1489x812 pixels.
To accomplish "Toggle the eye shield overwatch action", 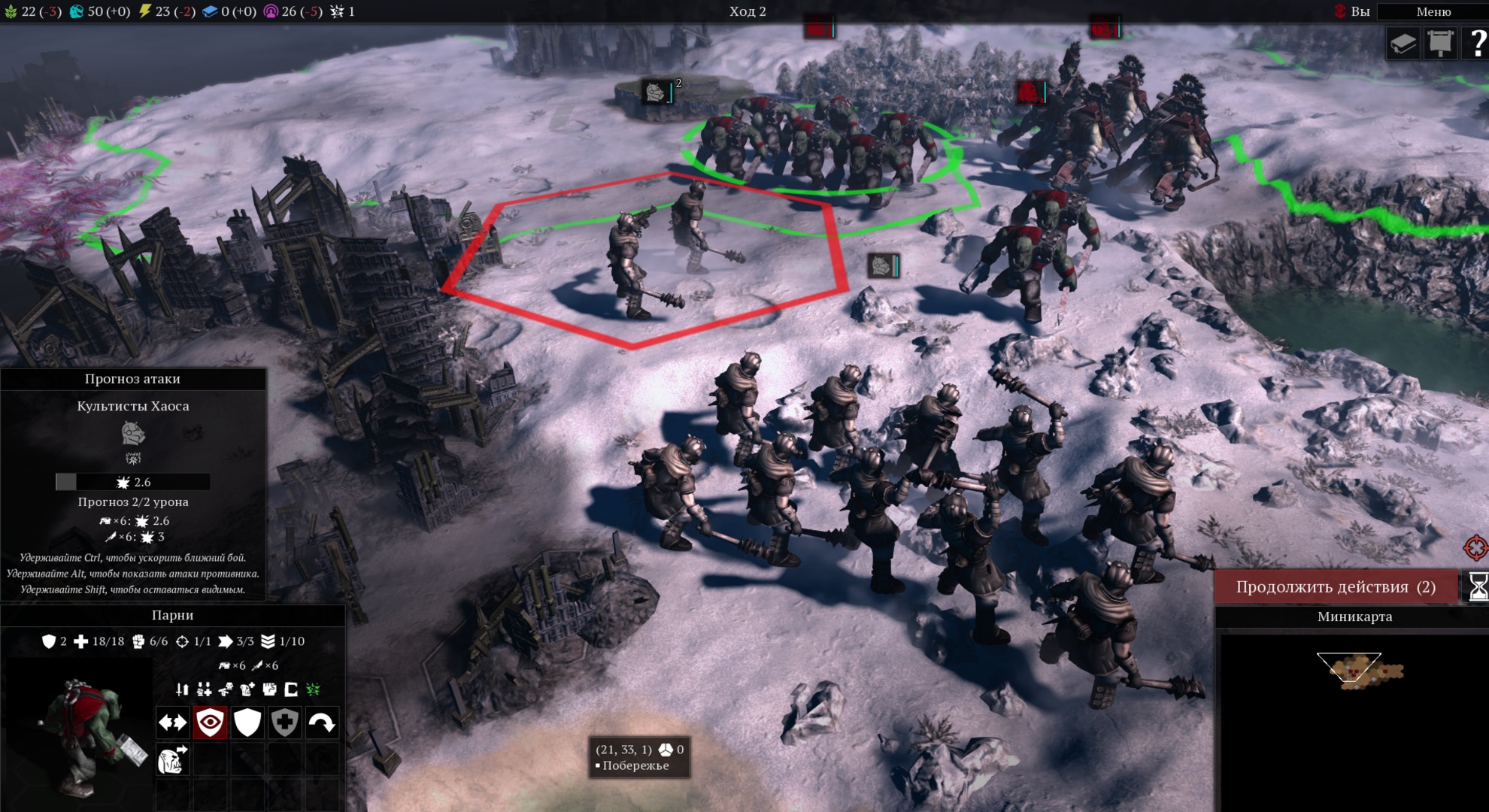I will coord(210,723).
